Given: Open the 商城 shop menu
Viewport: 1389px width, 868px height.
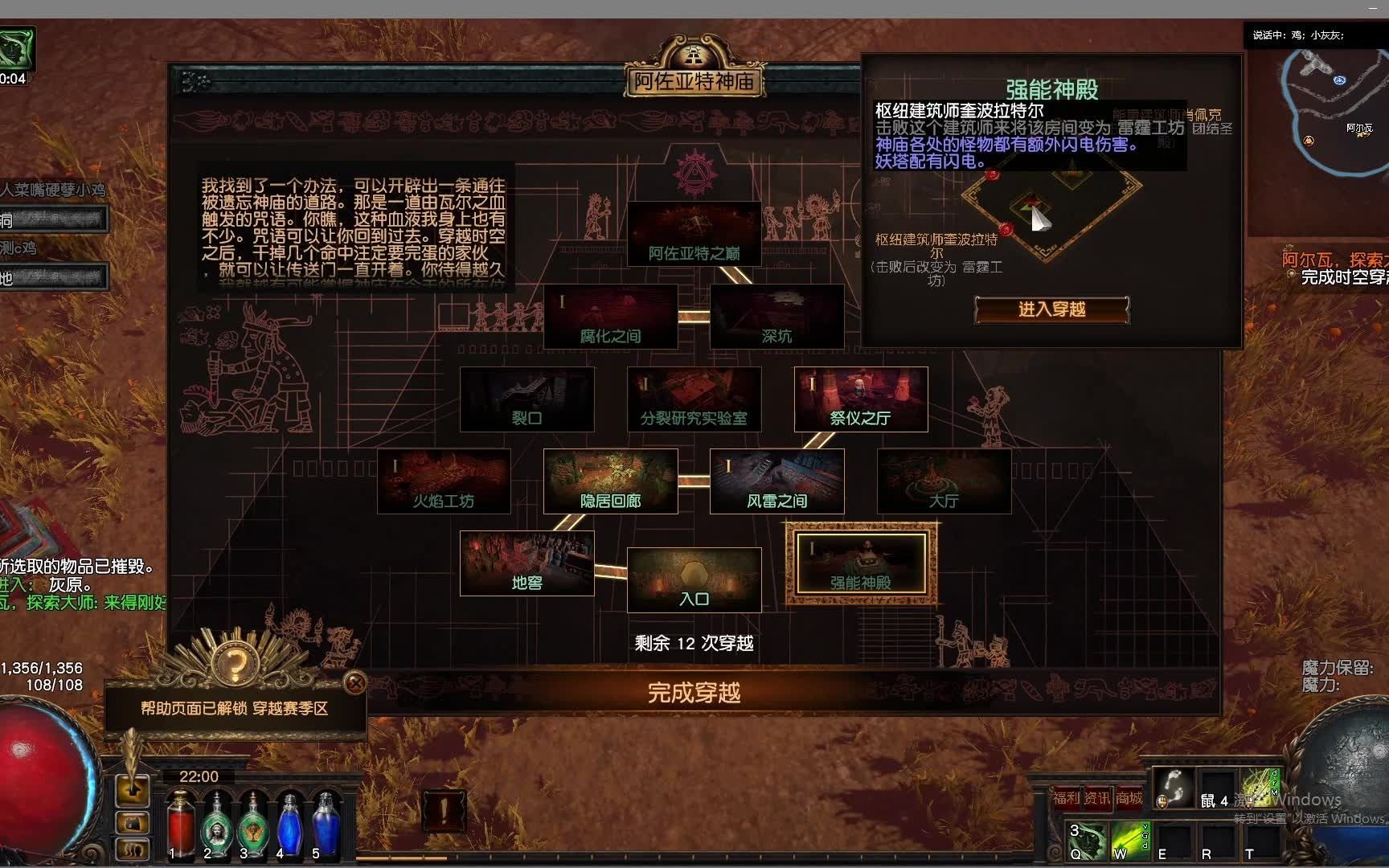Looking at the screenshot, I should (x=1129, y=797).
